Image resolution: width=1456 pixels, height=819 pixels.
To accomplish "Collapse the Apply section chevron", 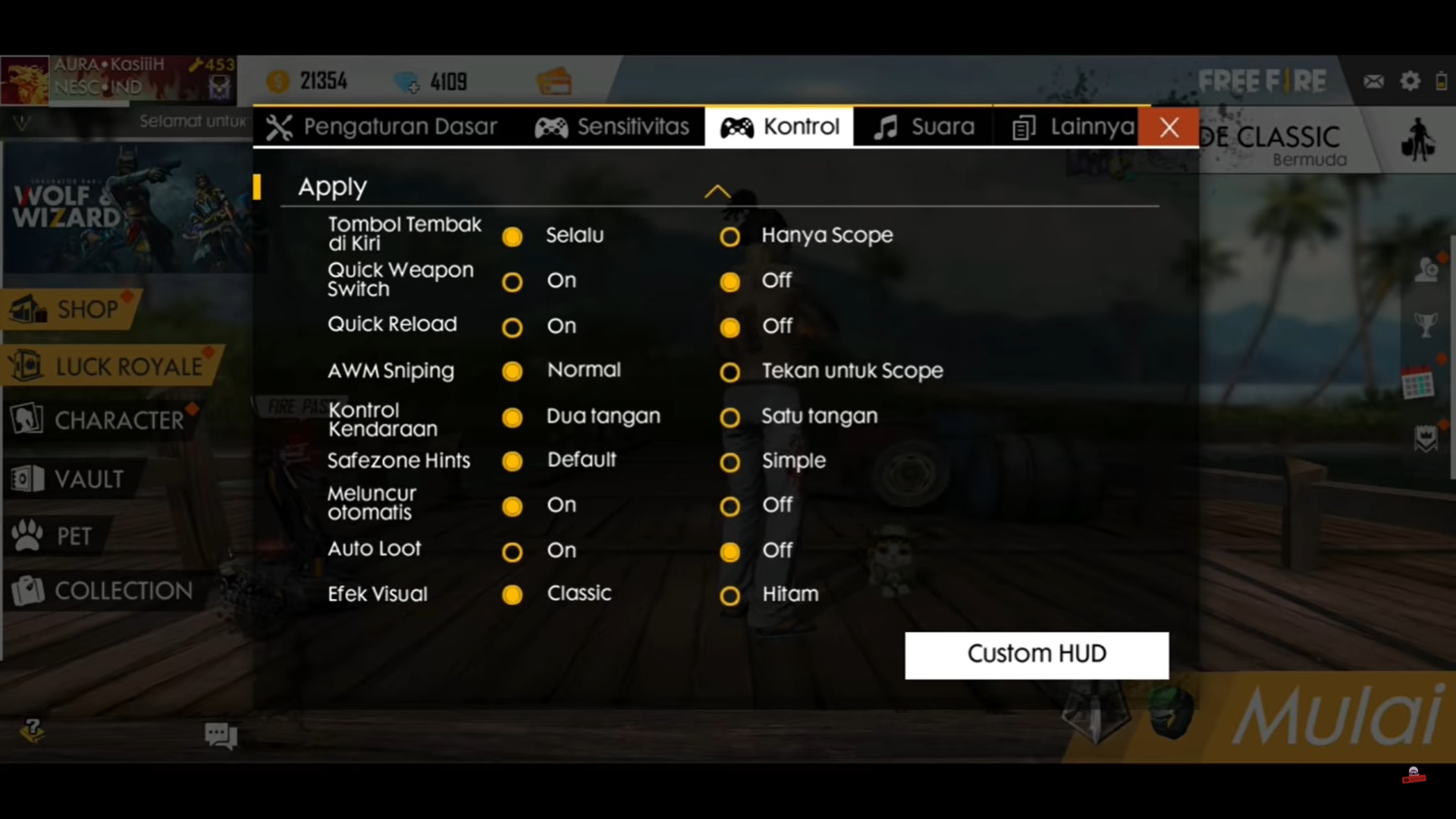I will 717,190.
